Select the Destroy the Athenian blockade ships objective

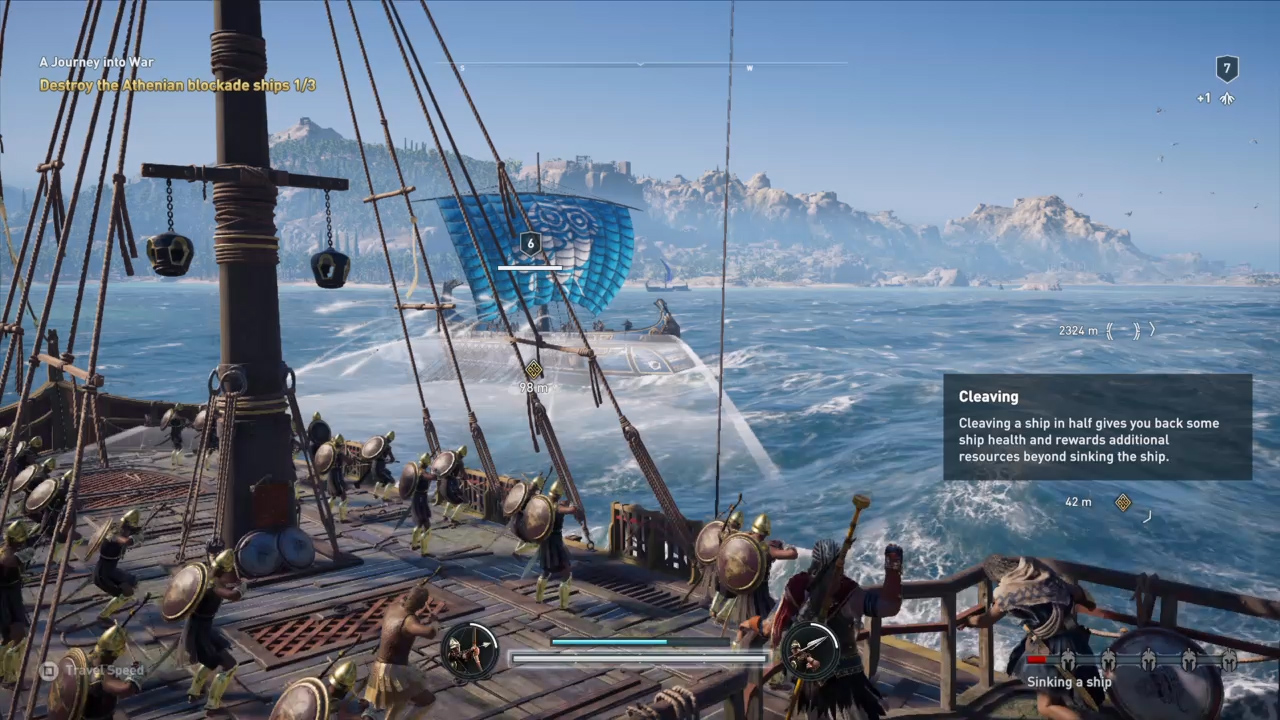tap(178, 86)
